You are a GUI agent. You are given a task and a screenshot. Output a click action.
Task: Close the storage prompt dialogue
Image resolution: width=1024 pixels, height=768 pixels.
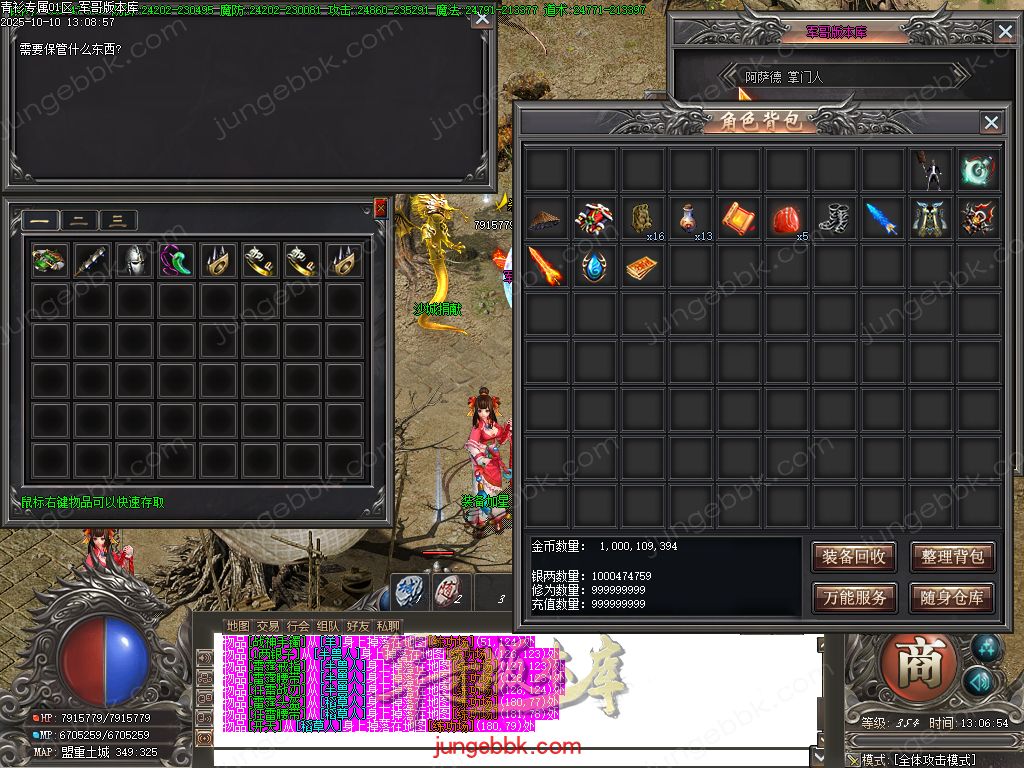(481, 18)
